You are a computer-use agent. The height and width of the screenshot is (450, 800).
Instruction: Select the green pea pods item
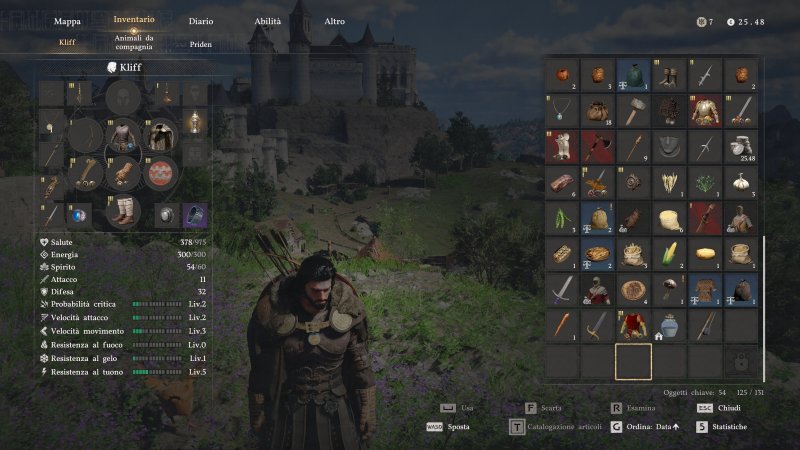coord(563,217)
